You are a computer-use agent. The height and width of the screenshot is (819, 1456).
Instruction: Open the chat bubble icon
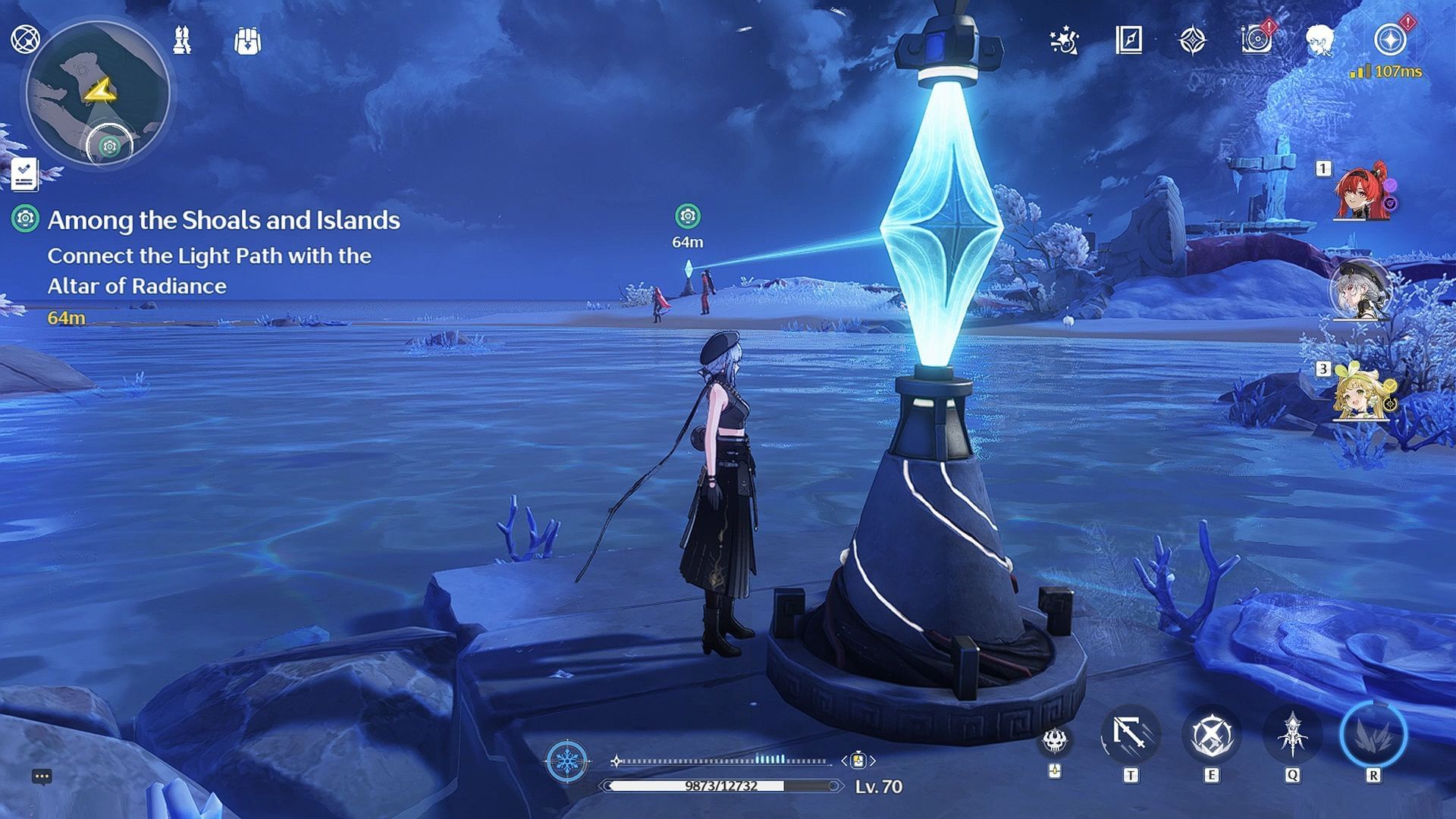[x=42, y=777]
